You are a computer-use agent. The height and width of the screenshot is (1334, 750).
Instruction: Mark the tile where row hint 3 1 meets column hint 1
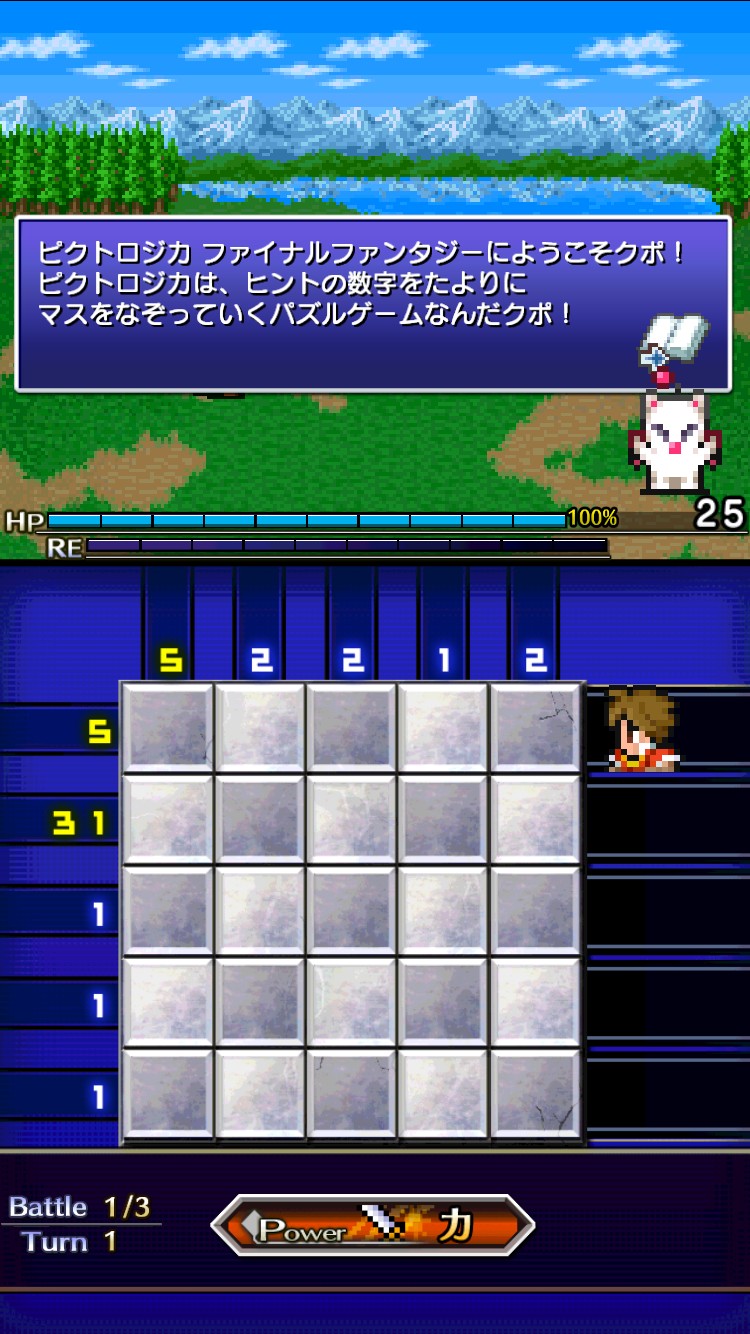click(x=444, y=821)
